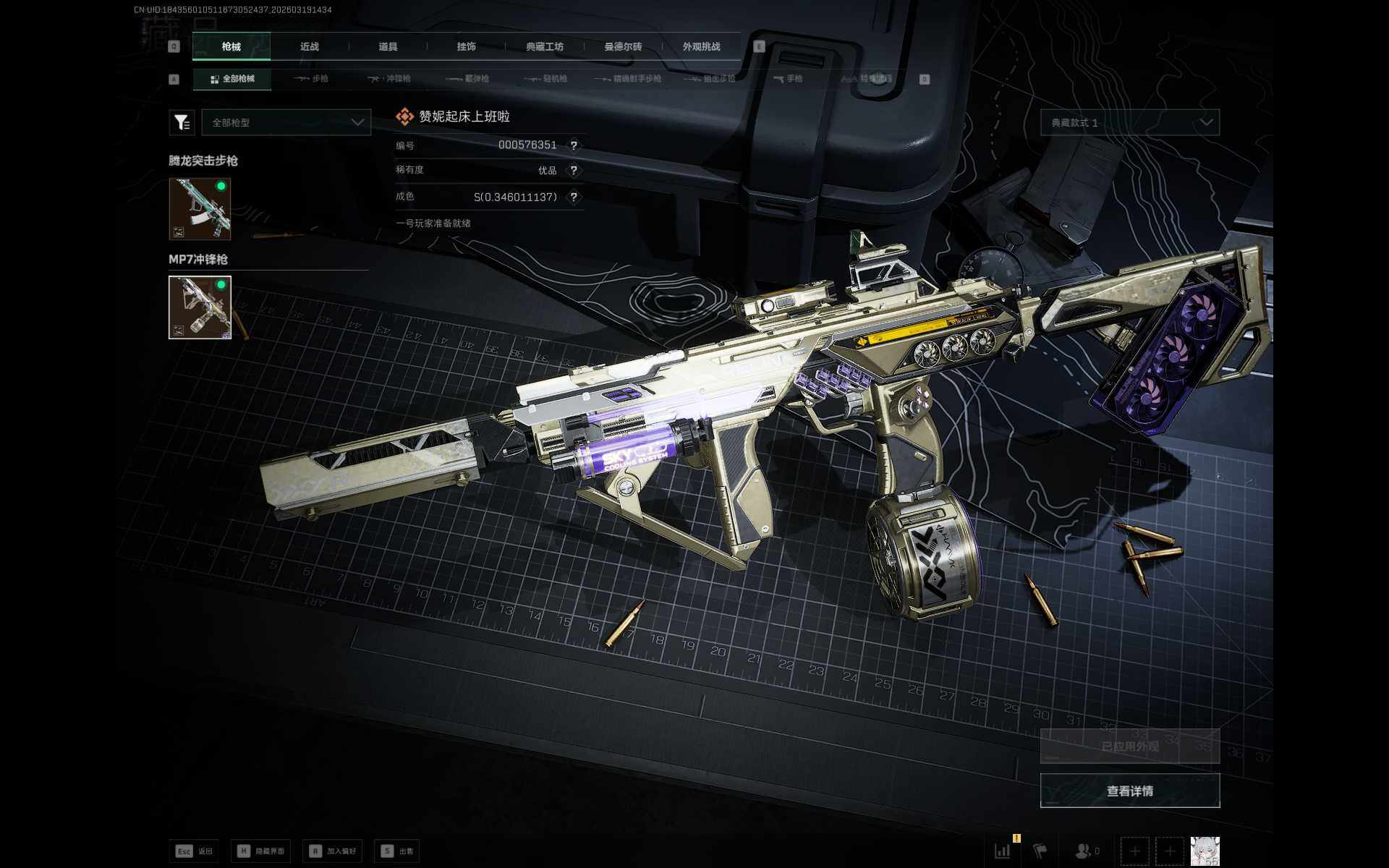Show the 成色 wear help tooltip
The width and height of the screenshot is (1389, 868).
pyautogui.click(x=574, y=197)
